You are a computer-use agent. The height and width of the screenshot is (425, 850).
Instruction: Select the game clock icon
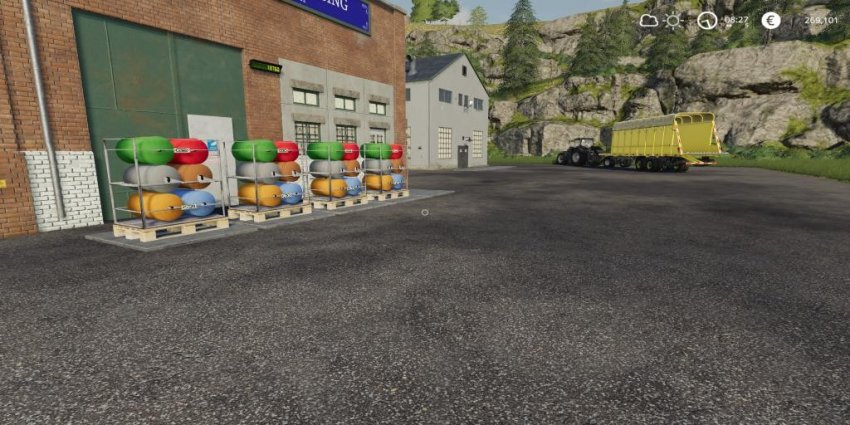(x=707, y=20)
